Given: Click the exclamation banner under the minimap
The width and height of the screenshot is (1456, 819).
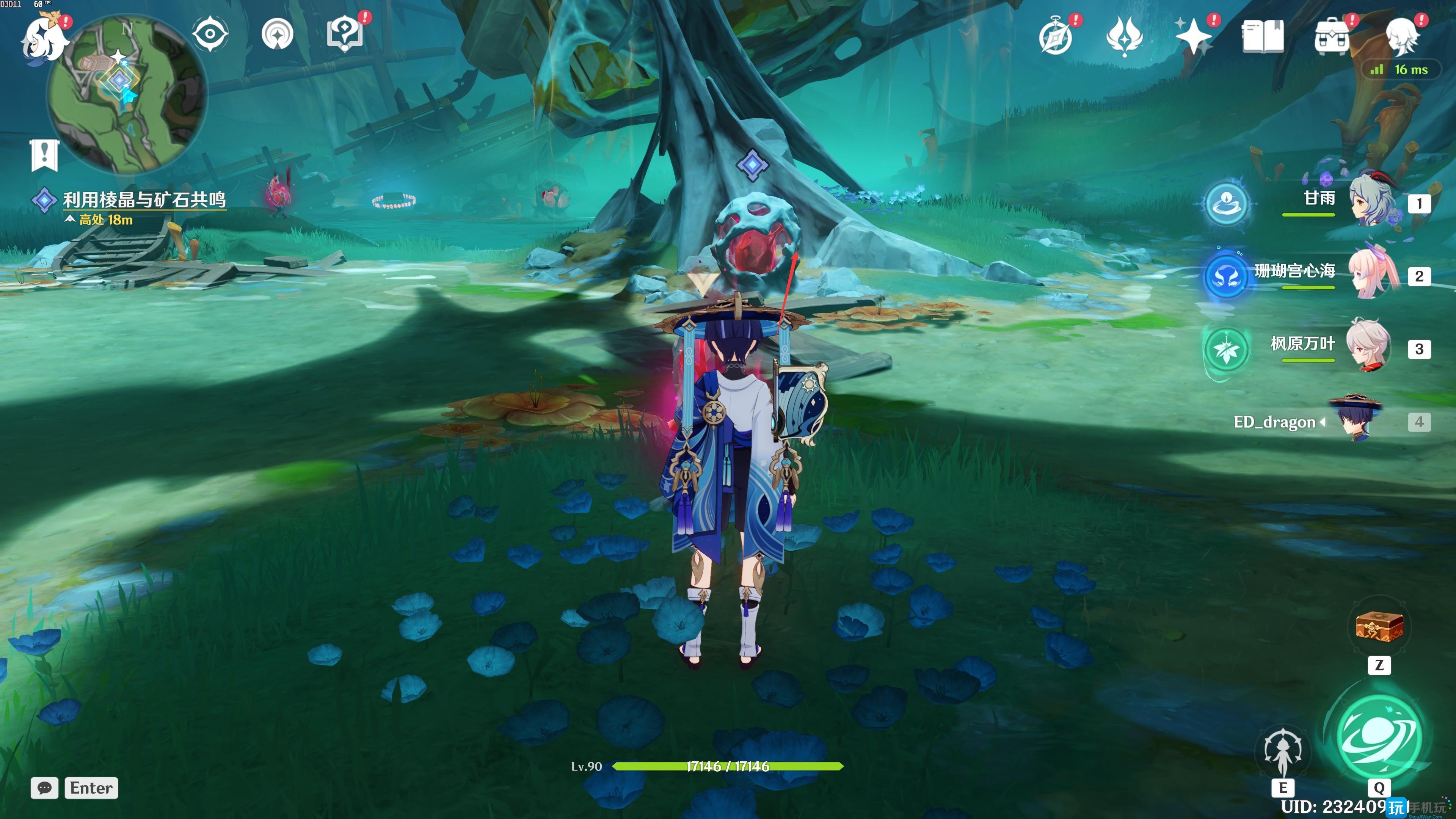Looking at the screenshot, I should pos(44,154).
